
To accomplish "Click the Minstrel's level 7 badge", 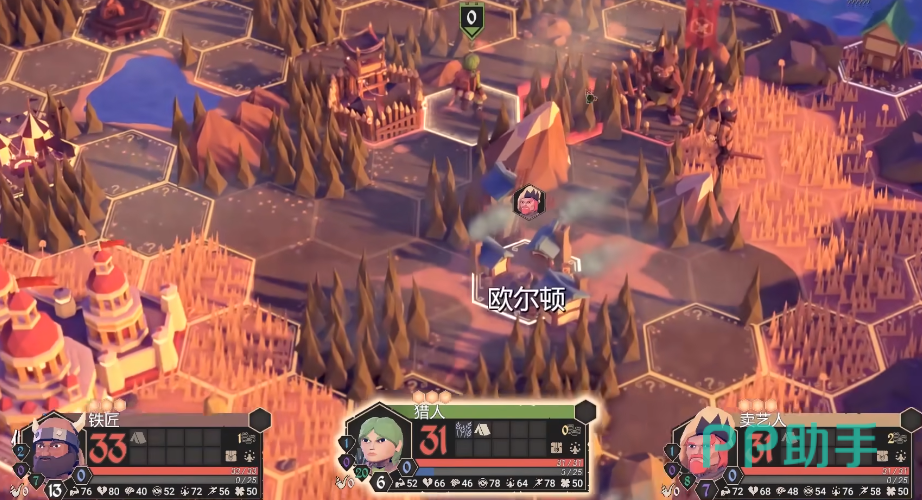I will [705, 490].
